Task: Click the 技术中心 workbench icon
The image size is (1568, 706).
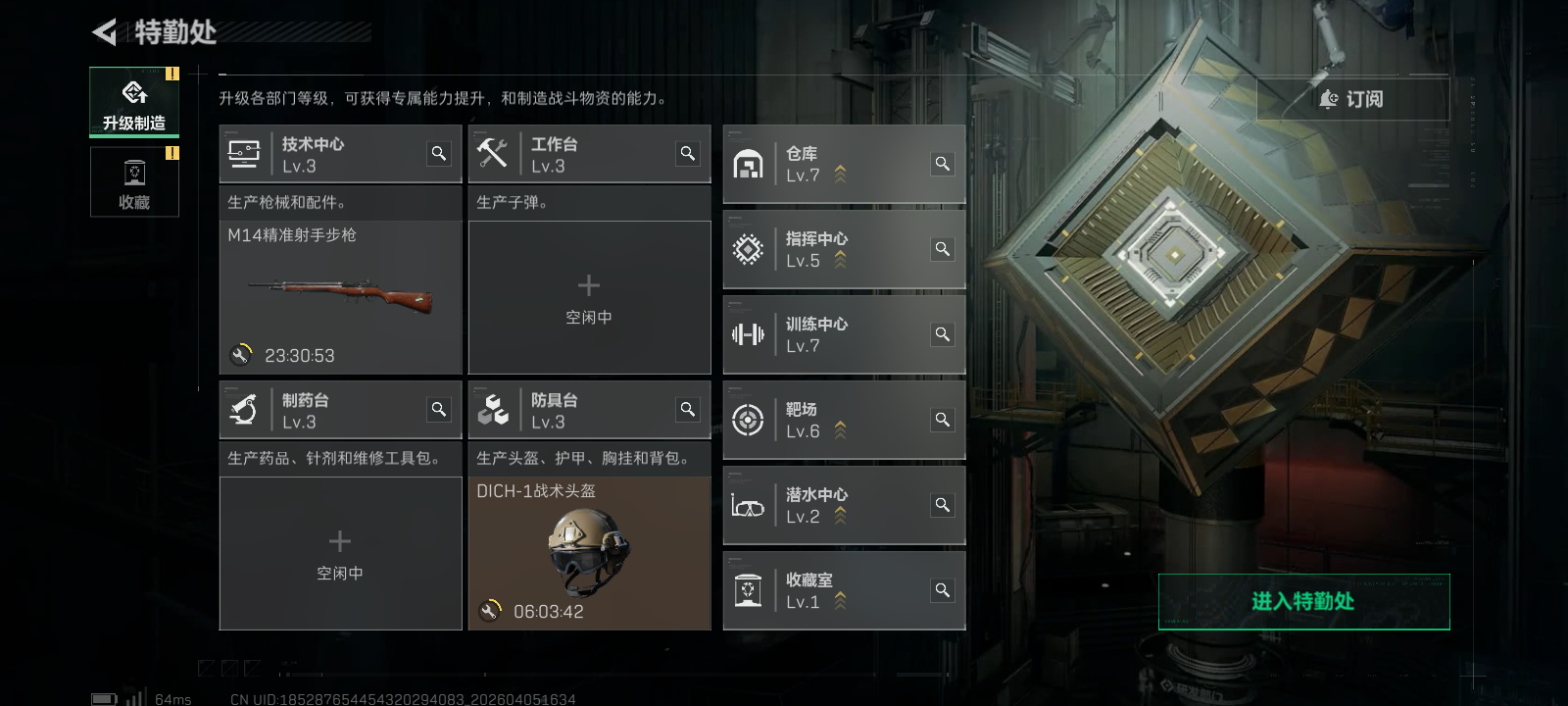Action: click(x=243, y=153)
